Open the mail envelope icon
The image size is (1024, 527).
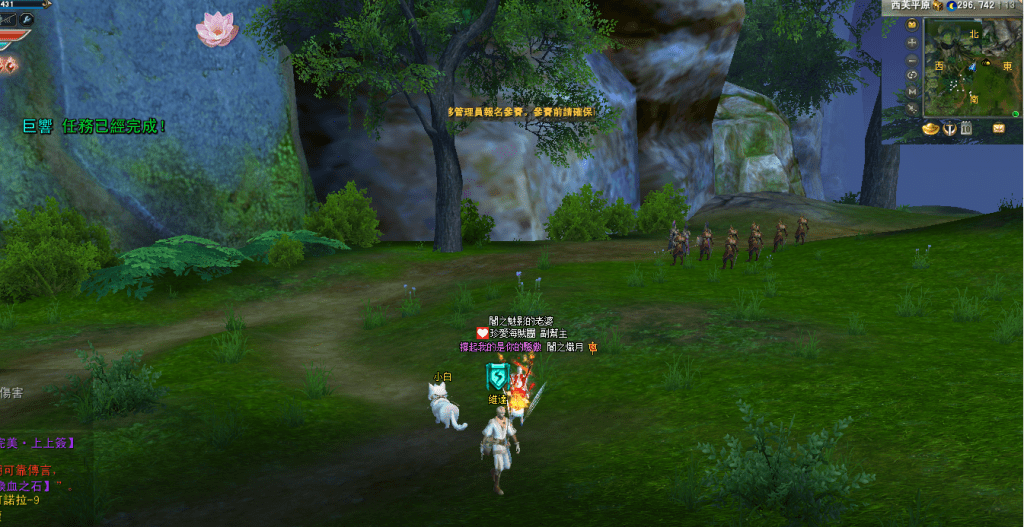coord(999,128)
